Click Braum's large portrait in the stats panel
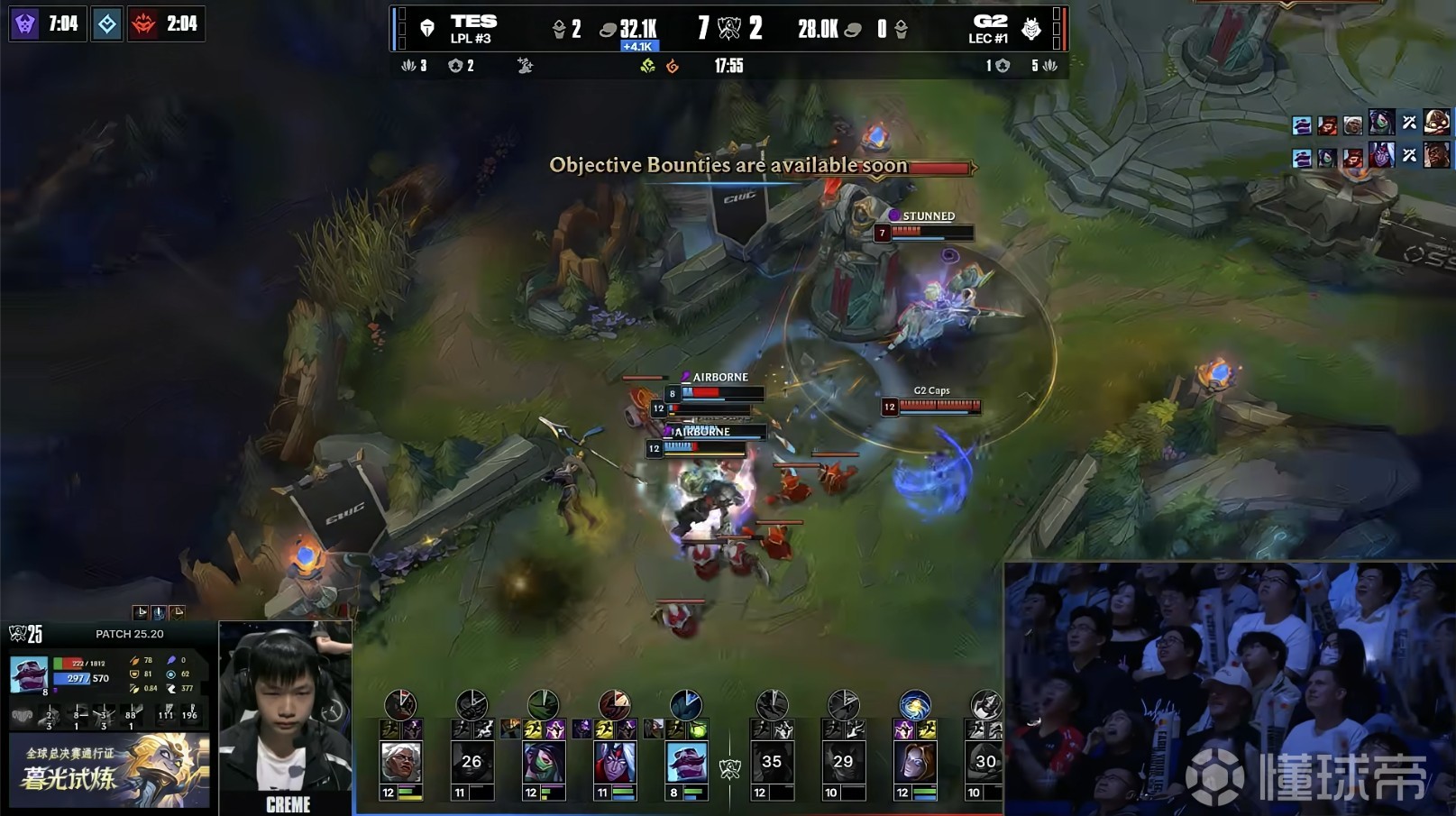Image resolution: width=1456 pixels, height=816 pixels. (29, 674)
